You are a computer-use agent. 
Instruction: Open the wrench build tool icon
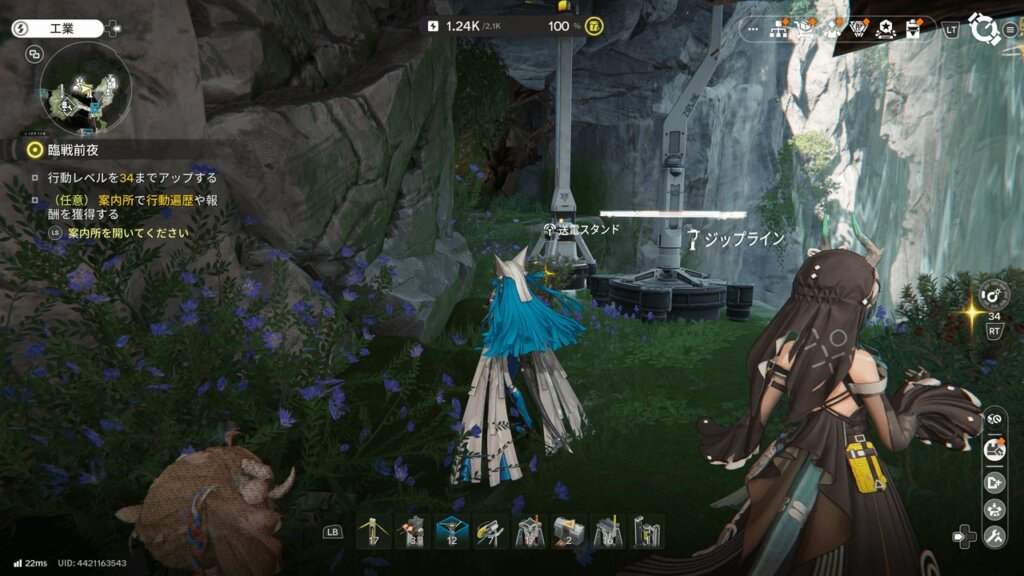coord(994,538)
